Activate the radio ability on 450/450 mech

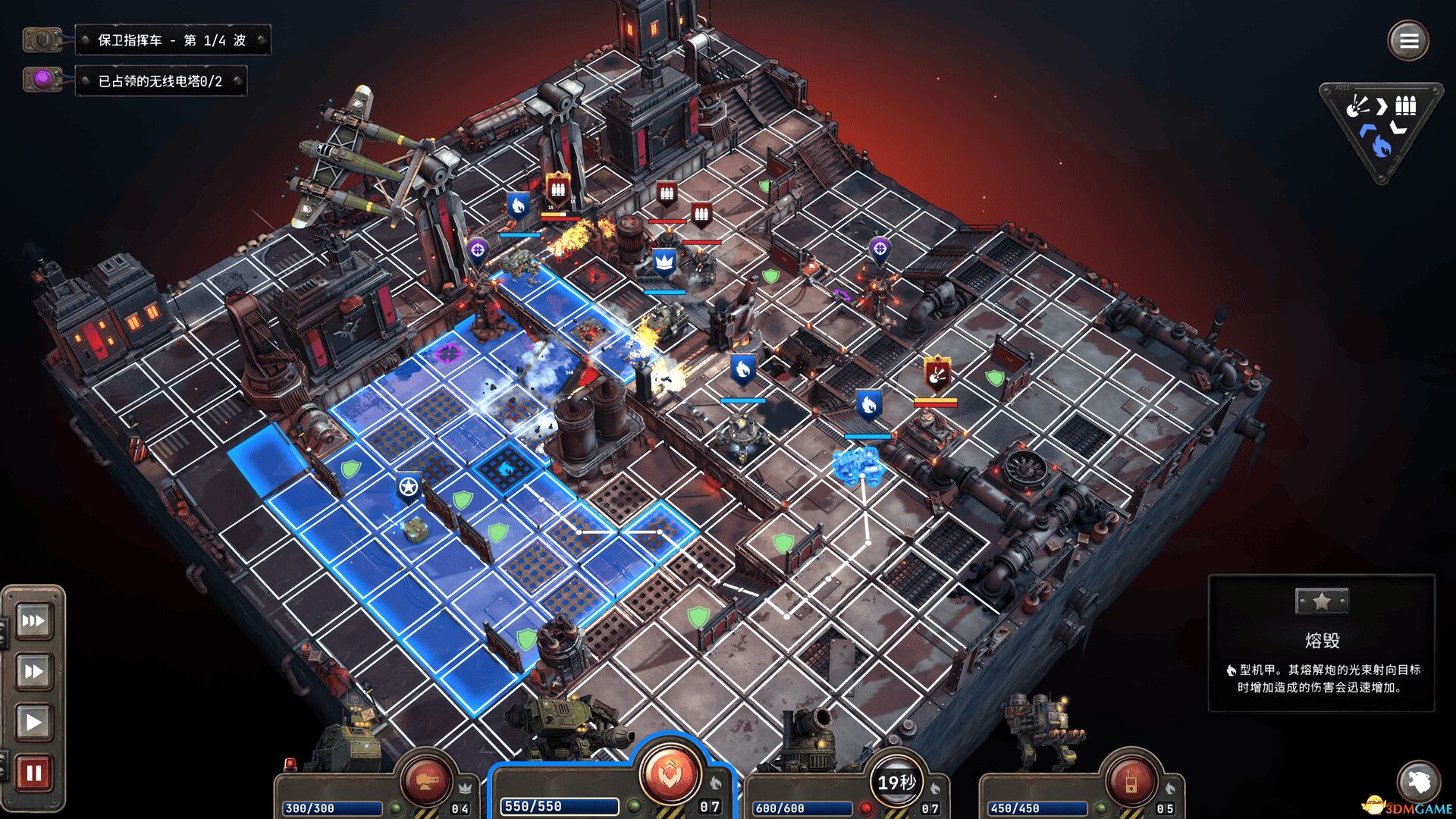click(x=1131, y=781)
